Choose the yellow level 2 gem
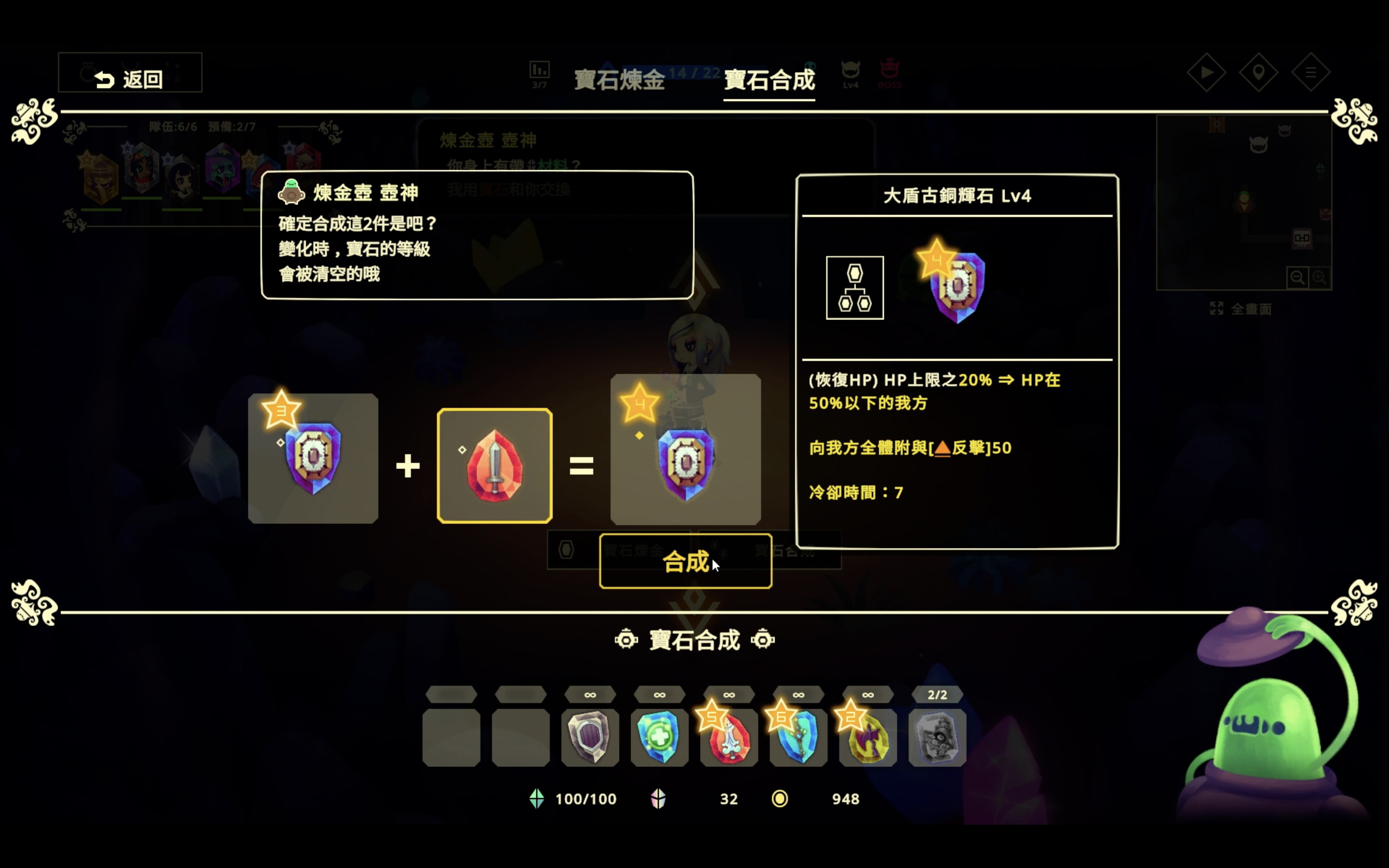Screen dimensions: 1389x868 (x=868, y=739)
